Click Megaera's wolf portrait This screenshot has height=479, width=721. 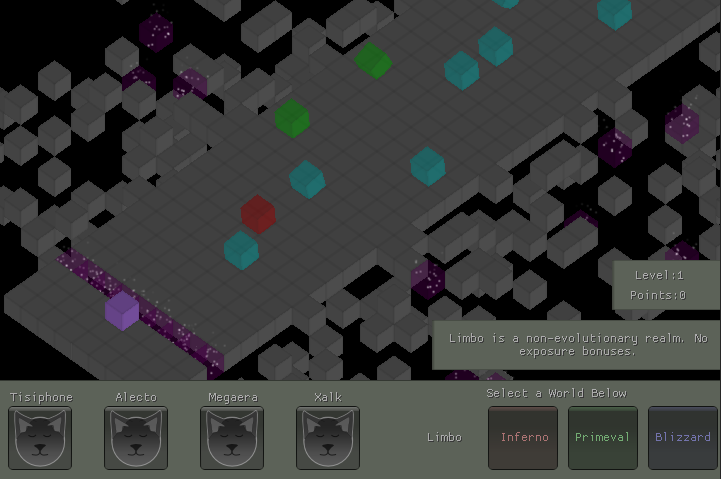[x=232, y=438]
